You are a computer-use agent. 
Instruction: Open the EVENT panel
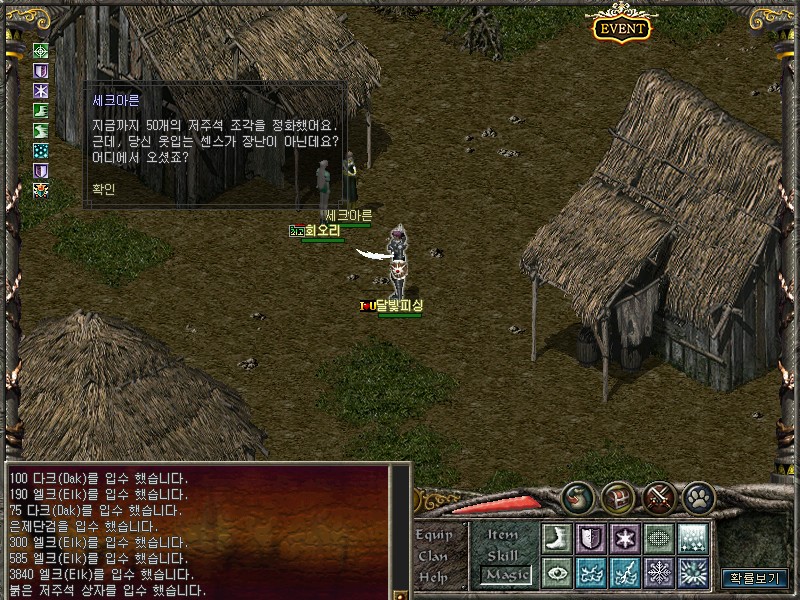click(622, 28)
